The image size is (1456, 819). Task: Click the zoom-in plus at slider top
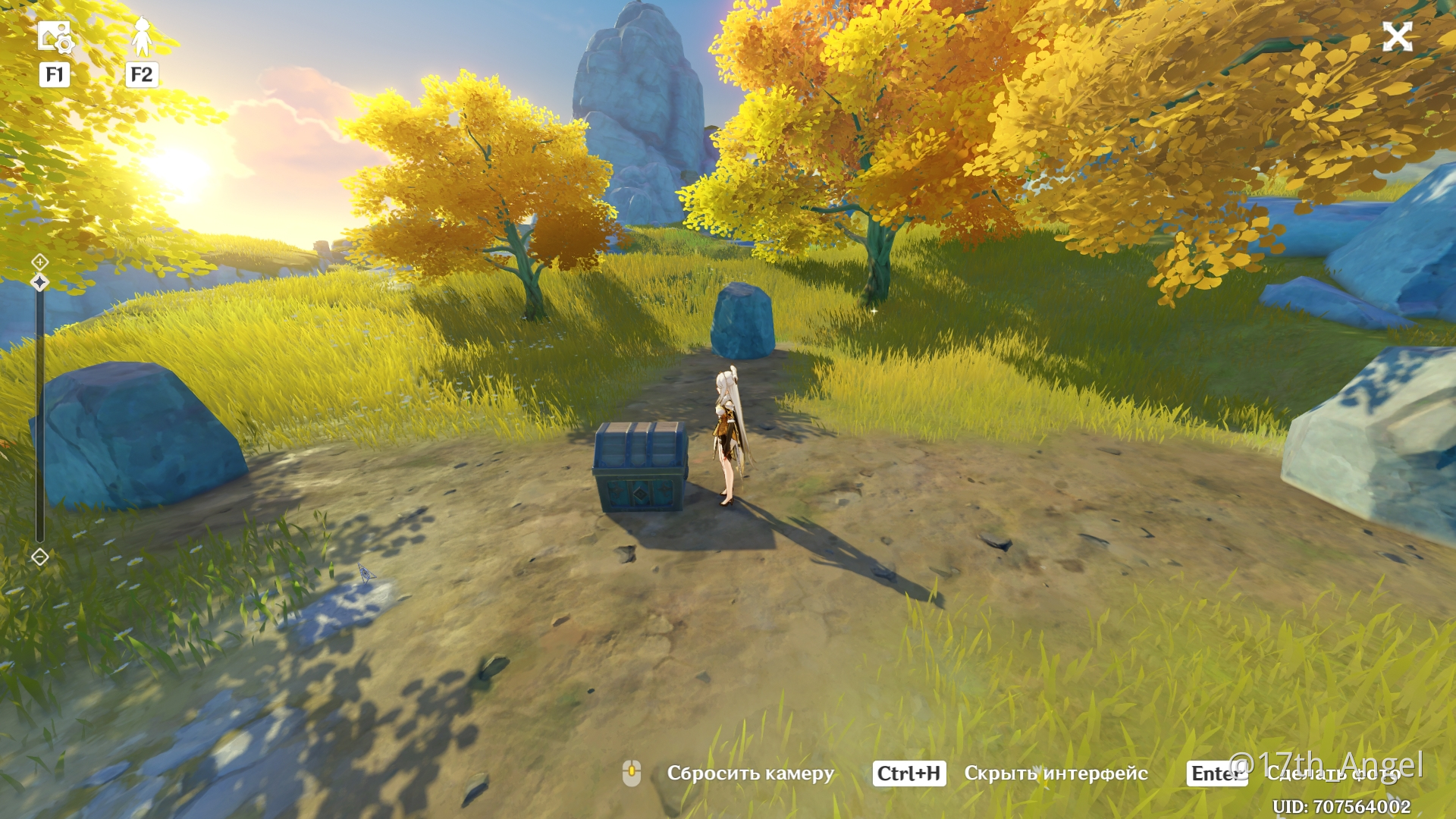click(x=40, y=262)
